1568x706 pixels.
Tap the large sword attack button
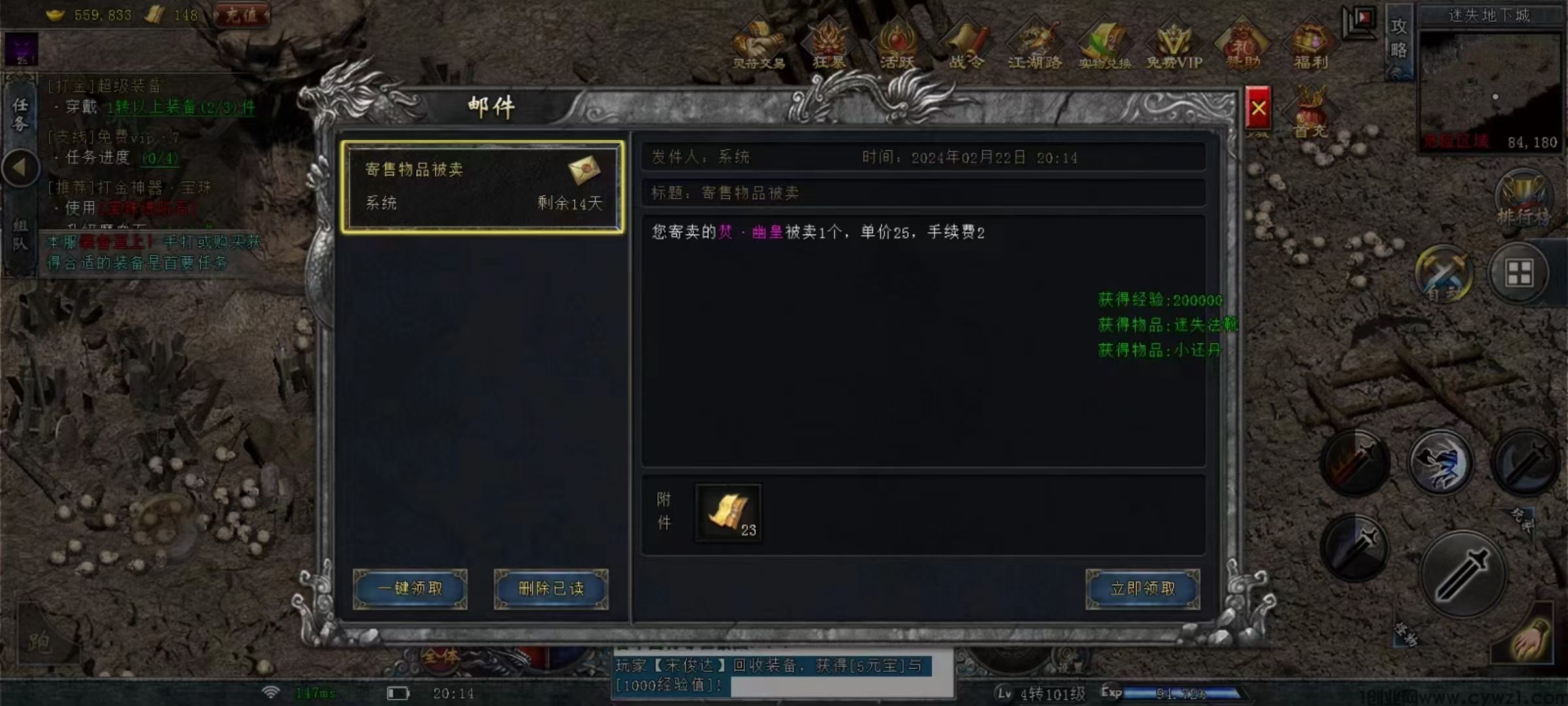pos(1463,575)
